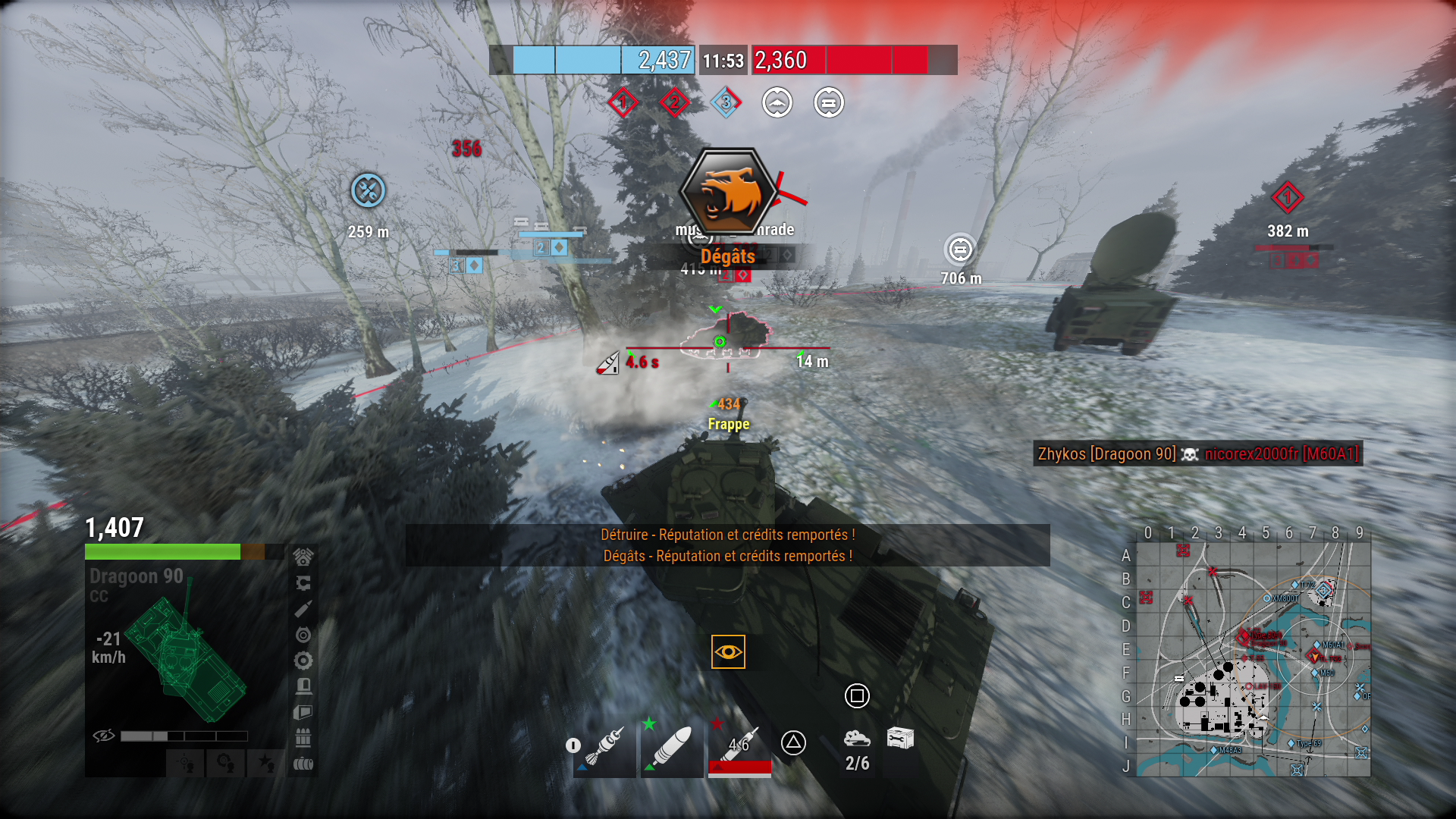The width and height of the screenshot is (1456, 819).
Task: Click the red objective 1 diamond in top bar
Action: pos(623,102)
